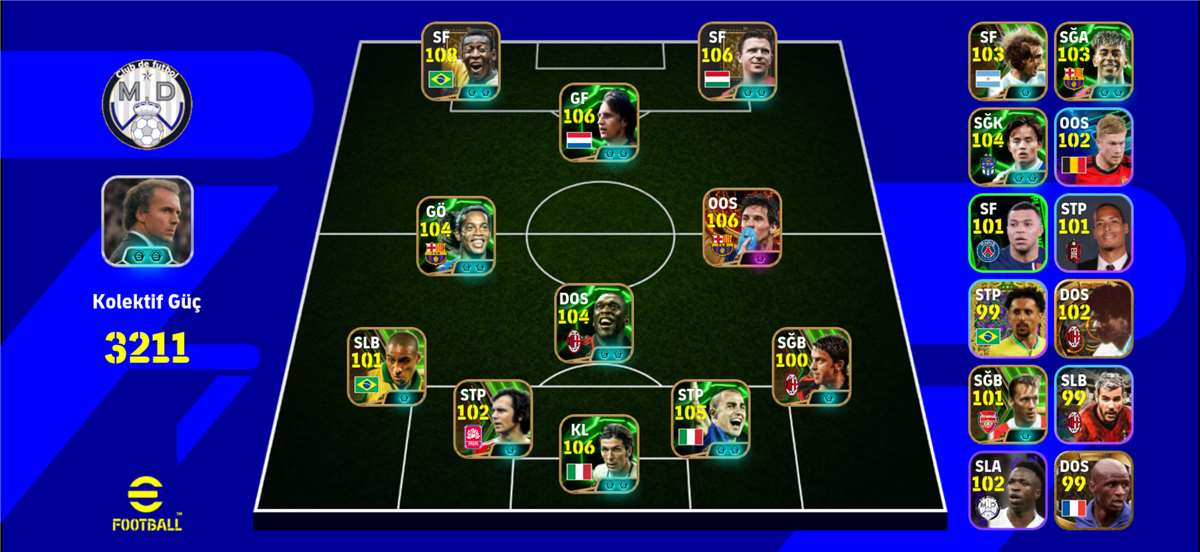Select the SLA 102 substitute card
Viewport: 1200px width, 552px height.
1007,490
